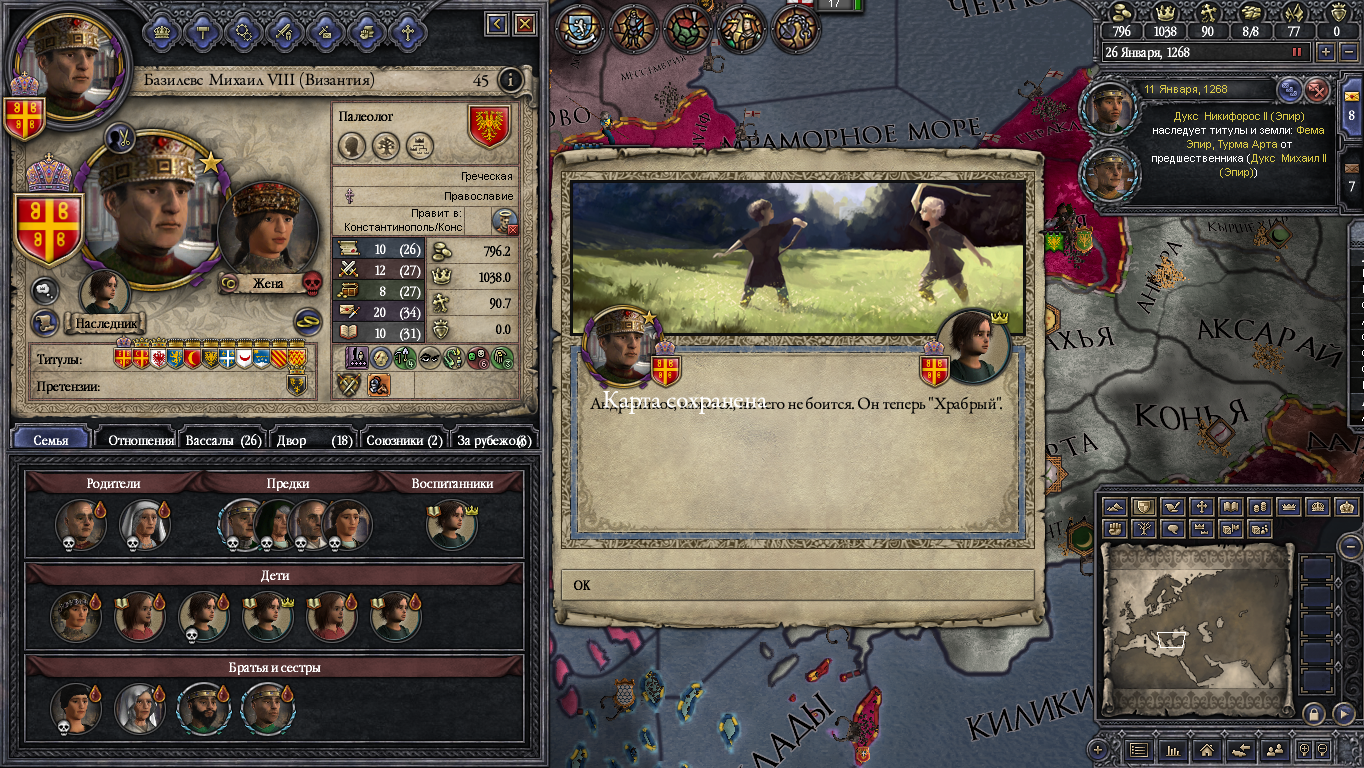
Task: Switch to the Вассалы tab
Action: click(223, 440)
